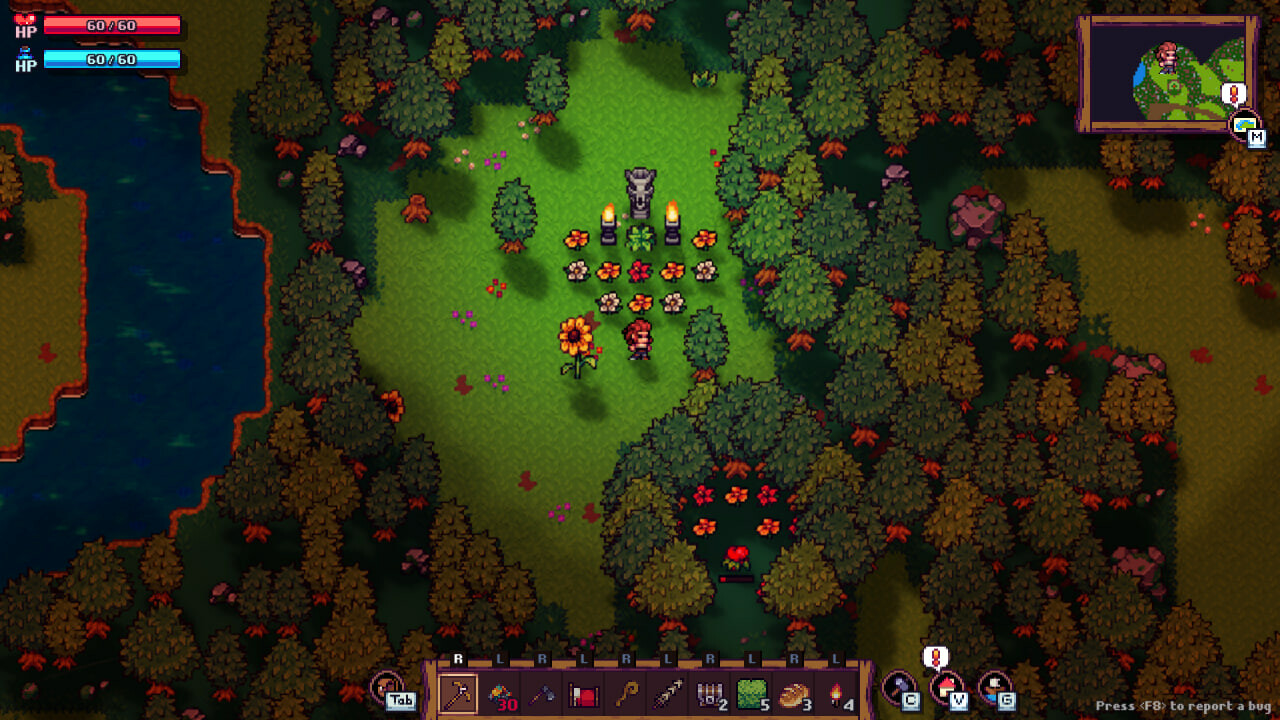The image size is (1280, 720).
Task: Choose the flower seeds hotbar slot
Action: tap(499, 695)
